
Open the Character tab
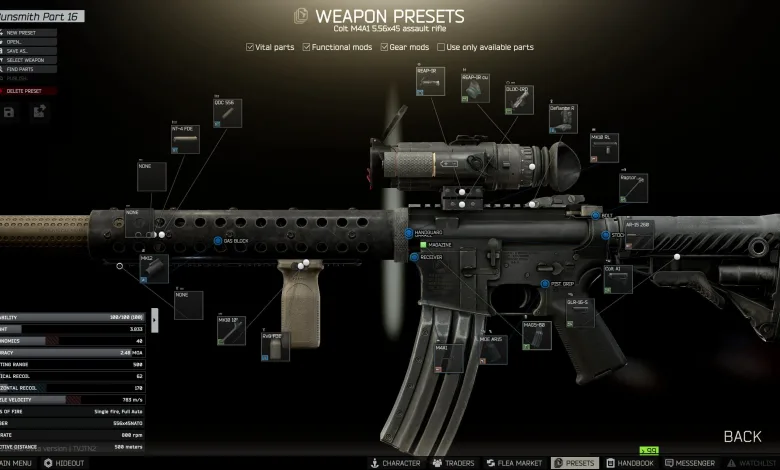click(396, 464)
